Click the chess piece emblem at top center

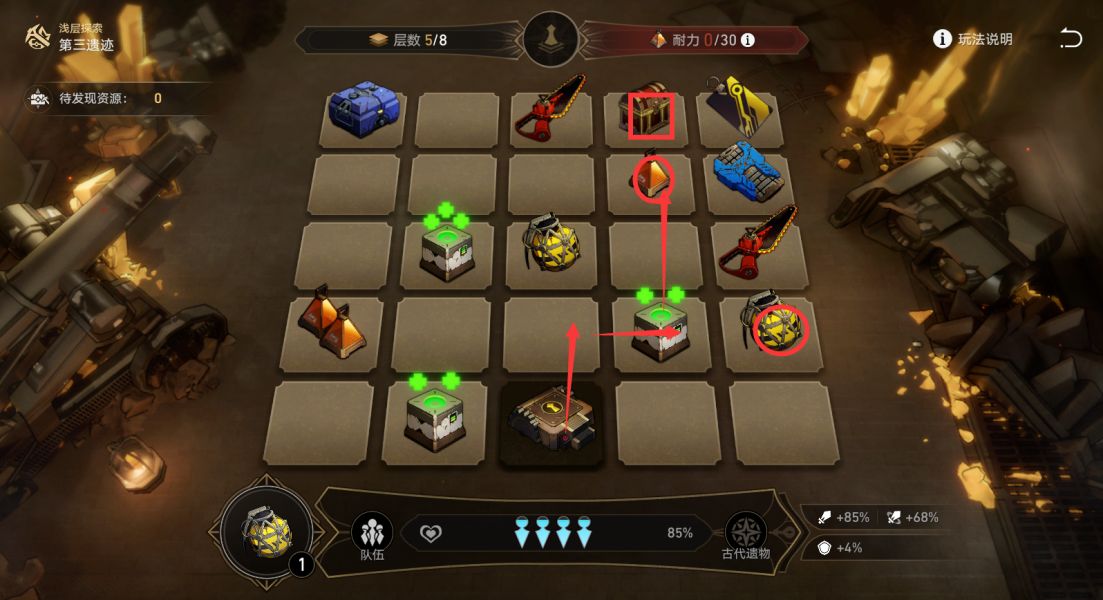coord(551,41)
